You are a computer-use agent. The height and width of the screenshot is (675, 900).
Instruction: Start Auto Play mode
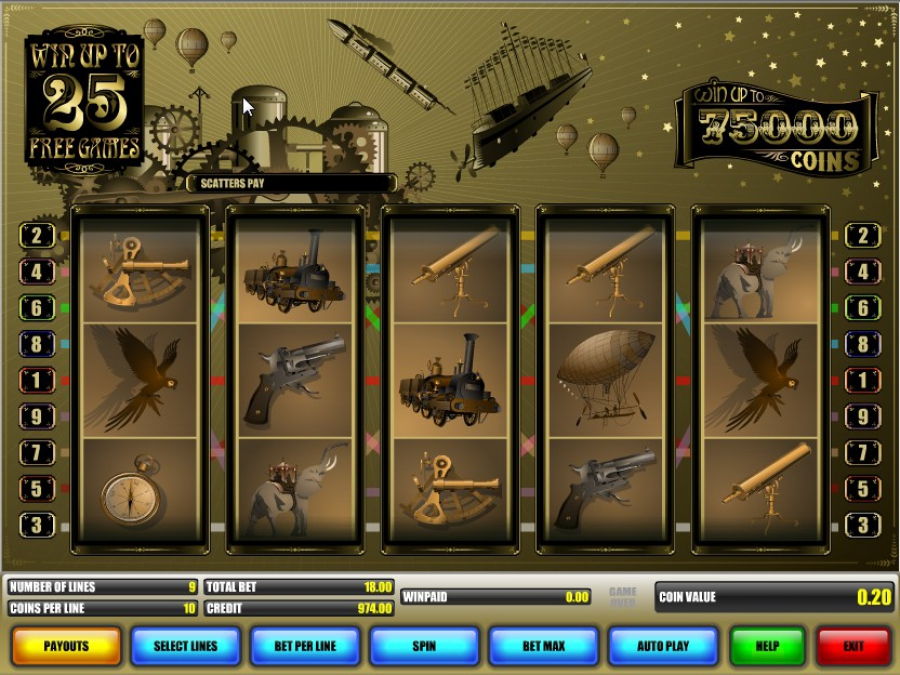(x=663, y=646)
